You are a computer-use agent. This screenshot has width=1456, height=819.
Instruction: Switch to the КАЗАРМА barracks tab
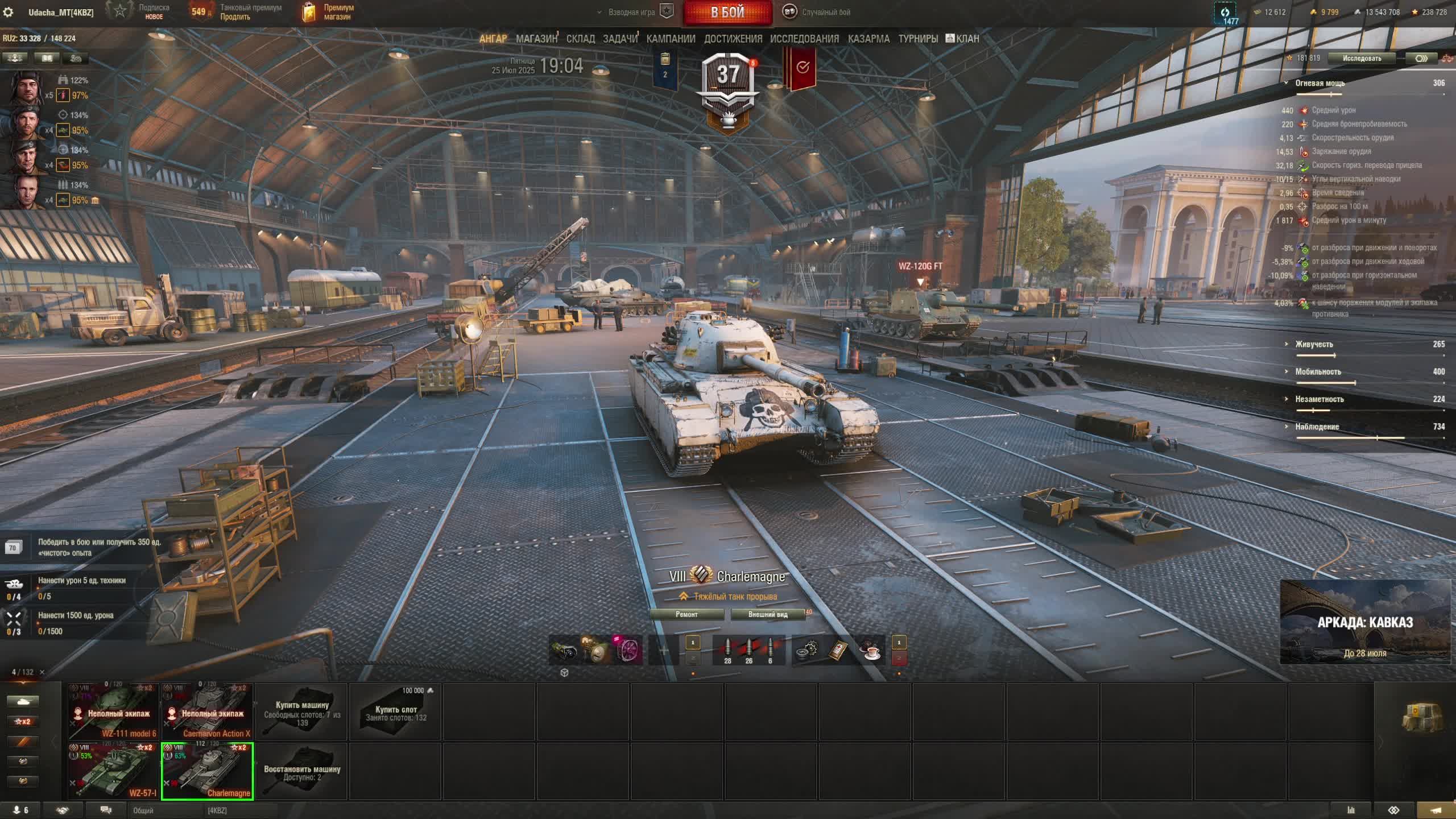click(x=868, y=39)
